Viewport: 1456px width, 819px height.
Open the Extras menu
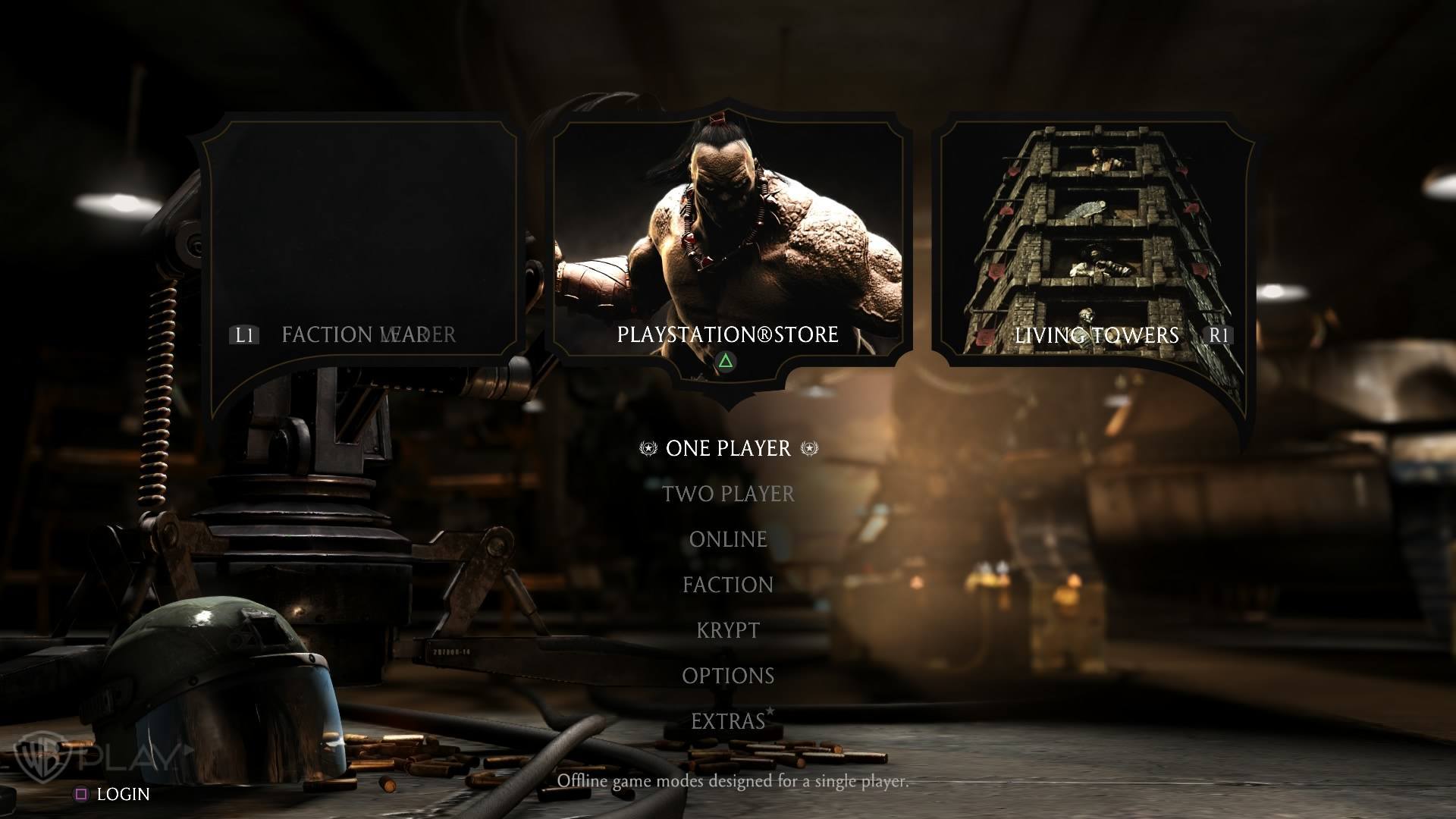coord(728,721)
